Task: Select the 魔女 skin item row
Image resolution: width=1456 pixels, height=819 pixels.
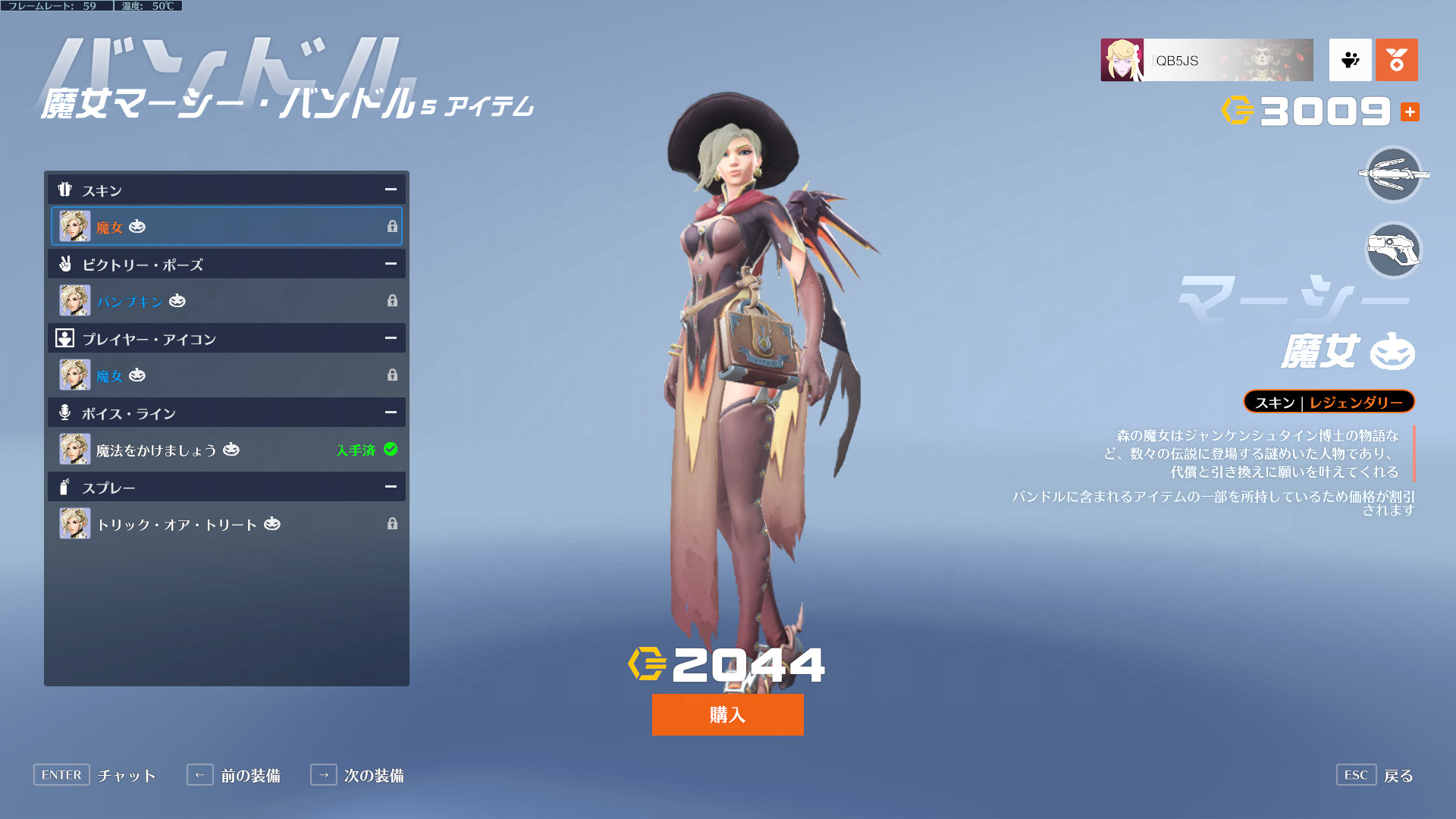Action: pos(226,226)
